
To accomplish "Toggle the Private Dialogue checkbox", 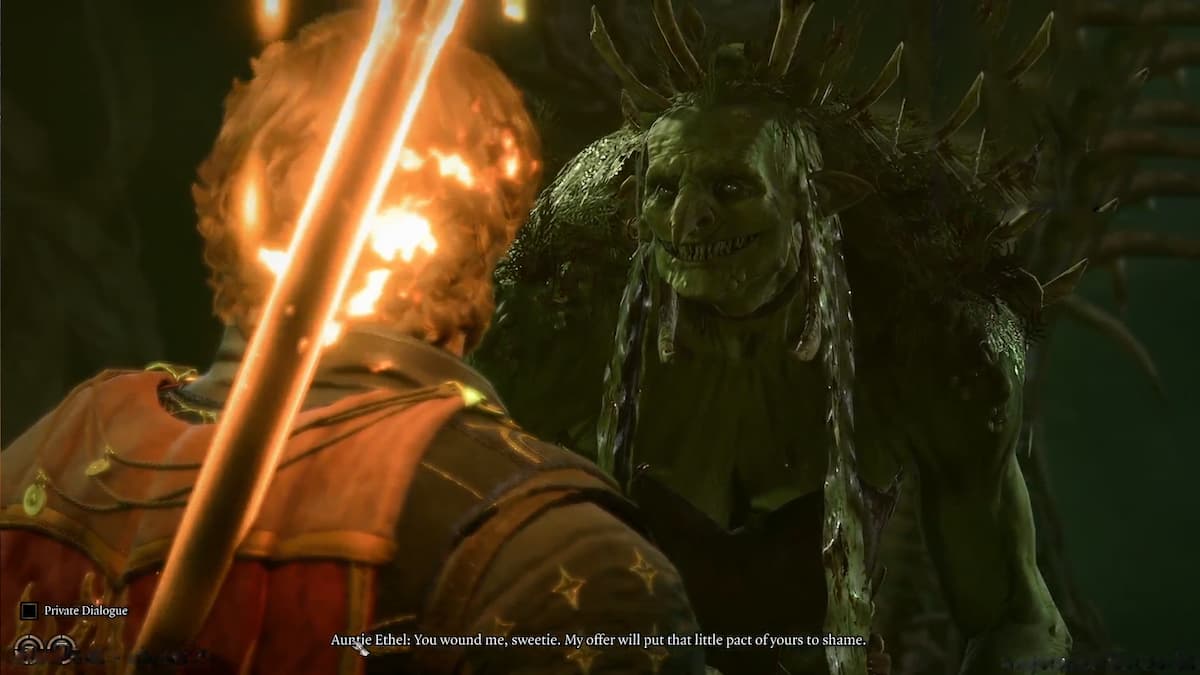I will point(29,610).
